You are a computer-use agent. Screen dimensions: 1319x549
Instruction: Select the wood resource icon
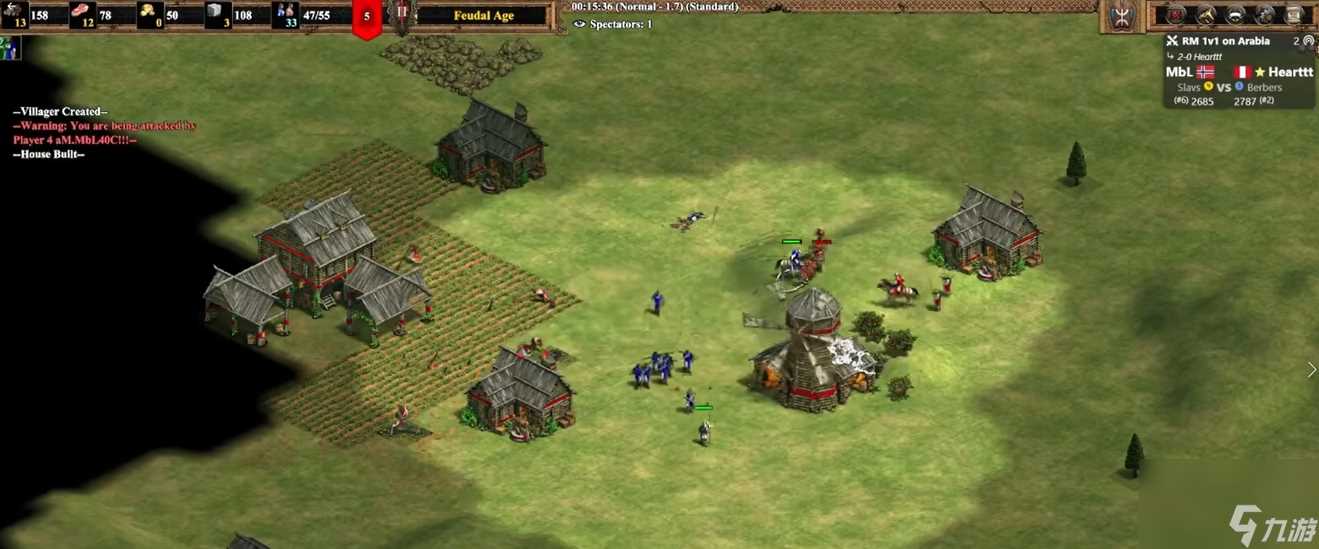[x=15, y=13]
